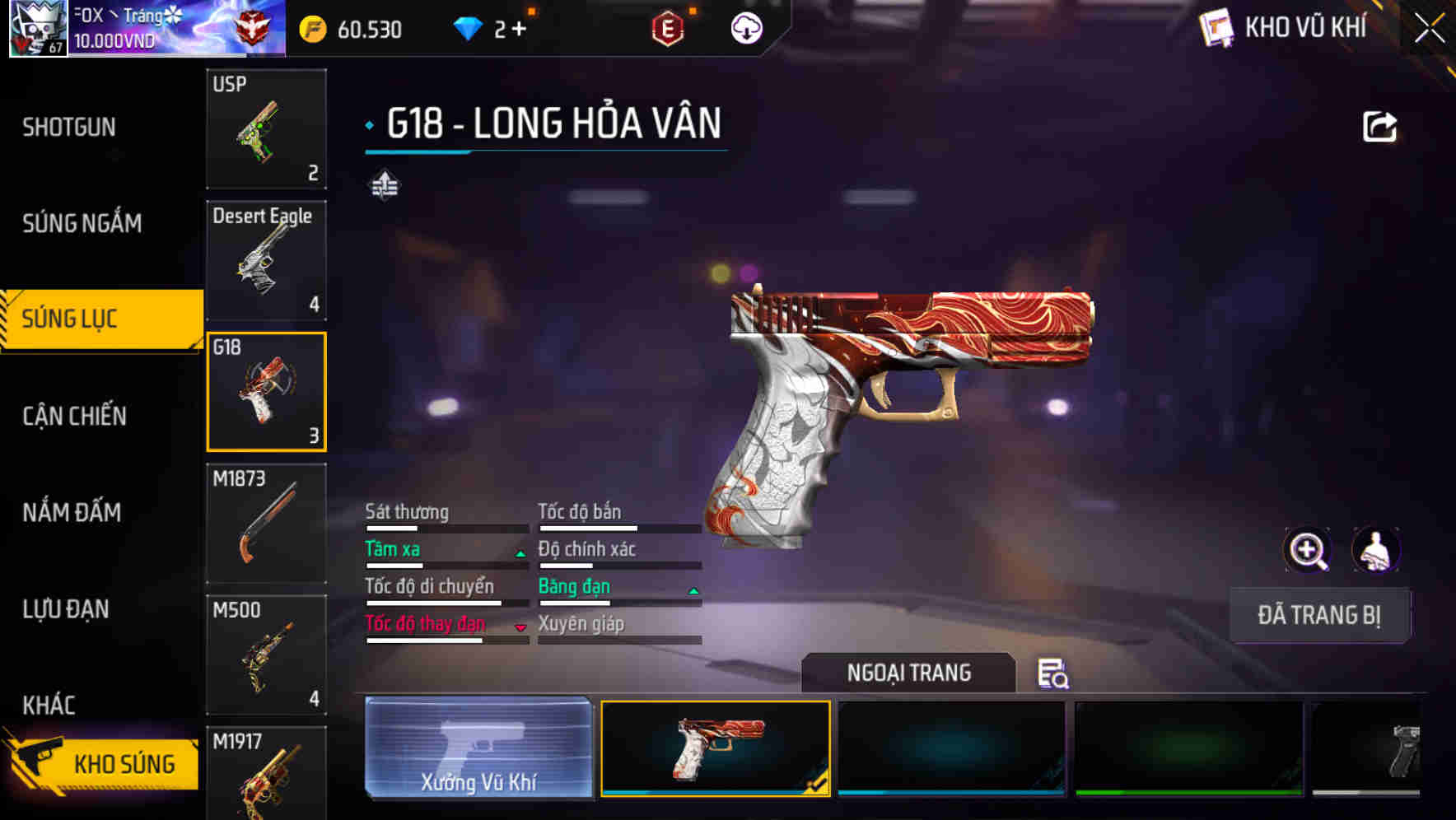Pick the M500 revolver slot
The image size is (1456, 820).
click(266, 655)
